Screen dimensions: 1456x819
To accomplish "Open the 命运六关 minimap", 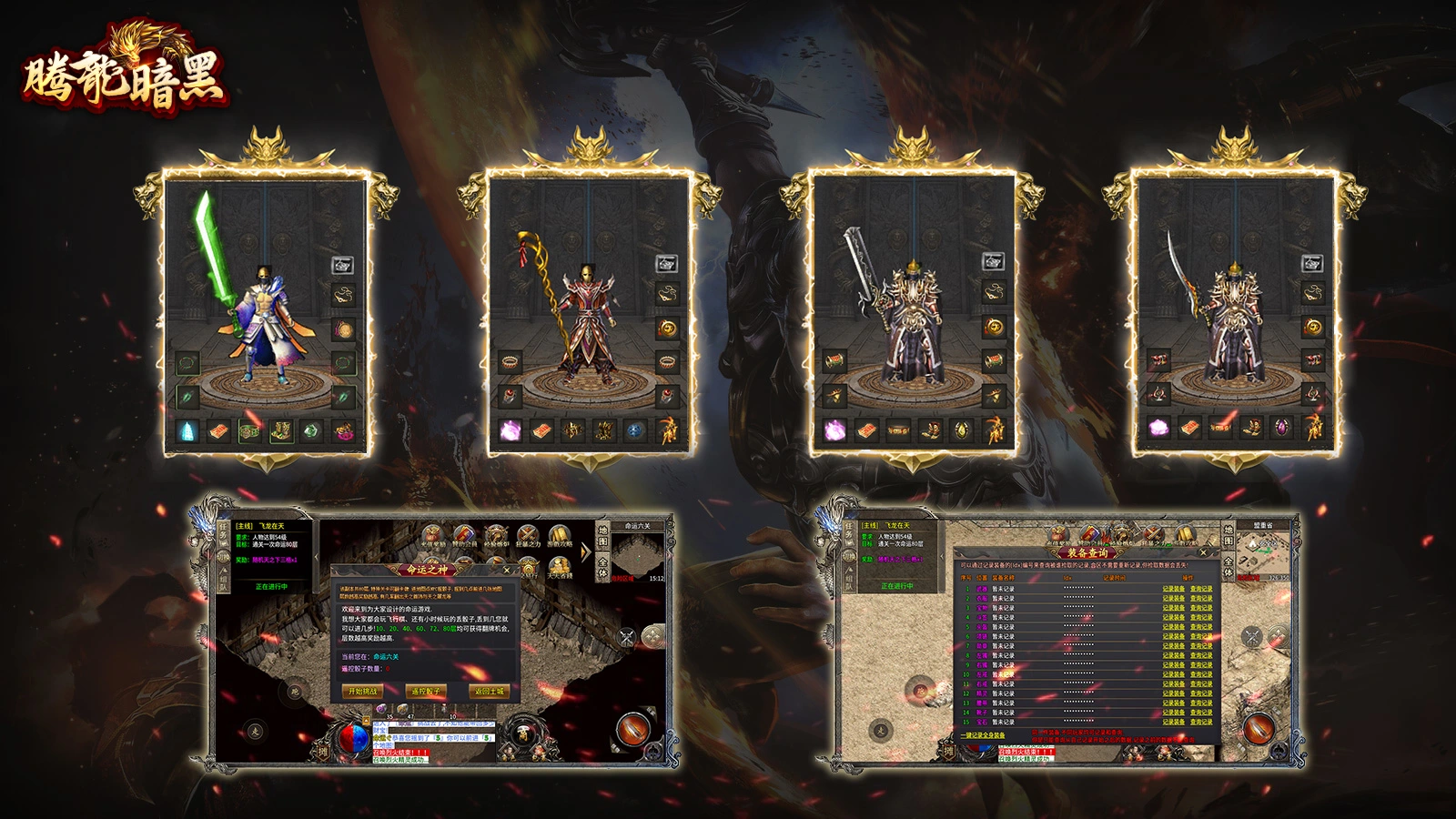I will click(x=639, y=552).
